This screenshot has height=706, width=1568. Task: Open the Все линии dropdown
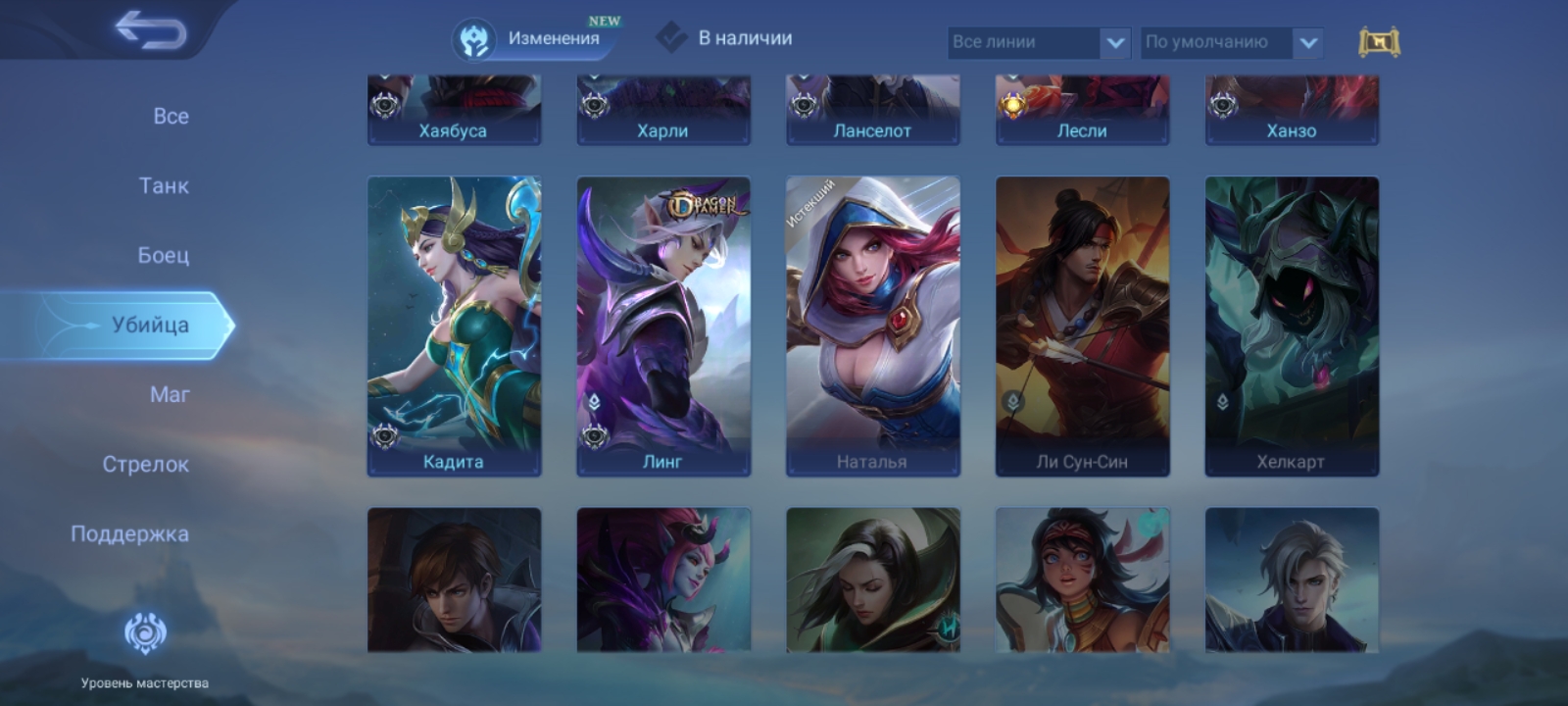click(x=1039, y=42)
